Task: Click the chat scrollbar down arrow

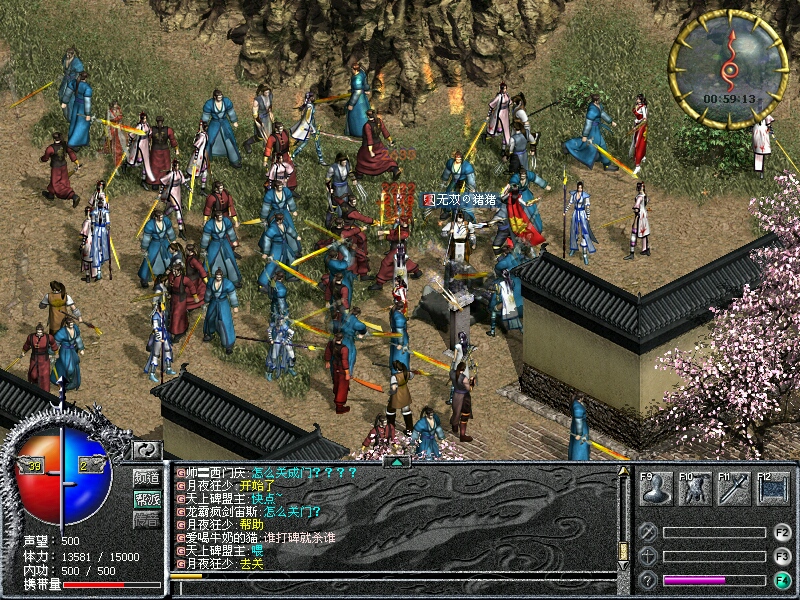Action: click(622, 566)
